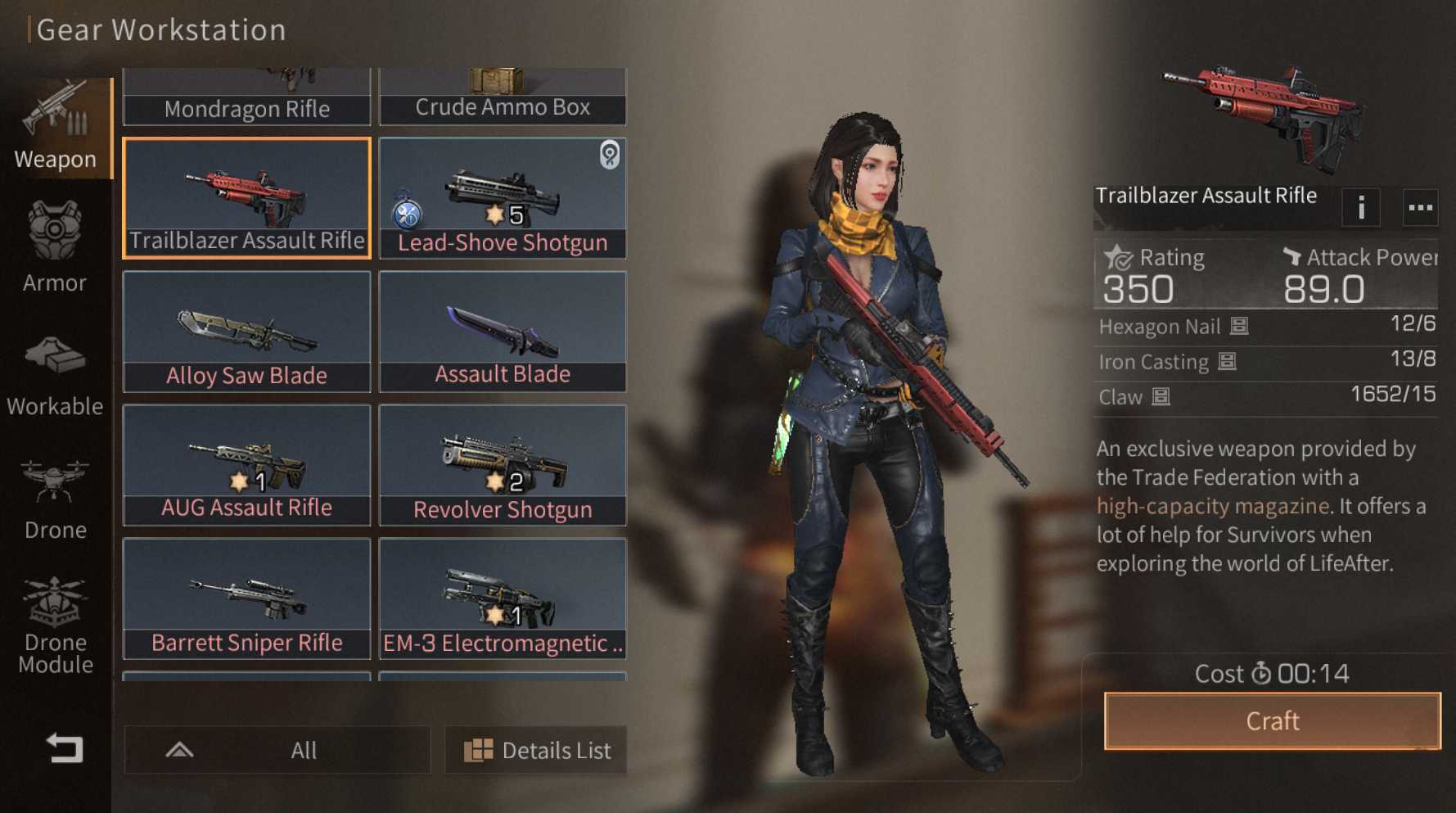Screen dimensions: 1456x813
Task: Switch to the Drone category
Action: [x=55, y=499]
